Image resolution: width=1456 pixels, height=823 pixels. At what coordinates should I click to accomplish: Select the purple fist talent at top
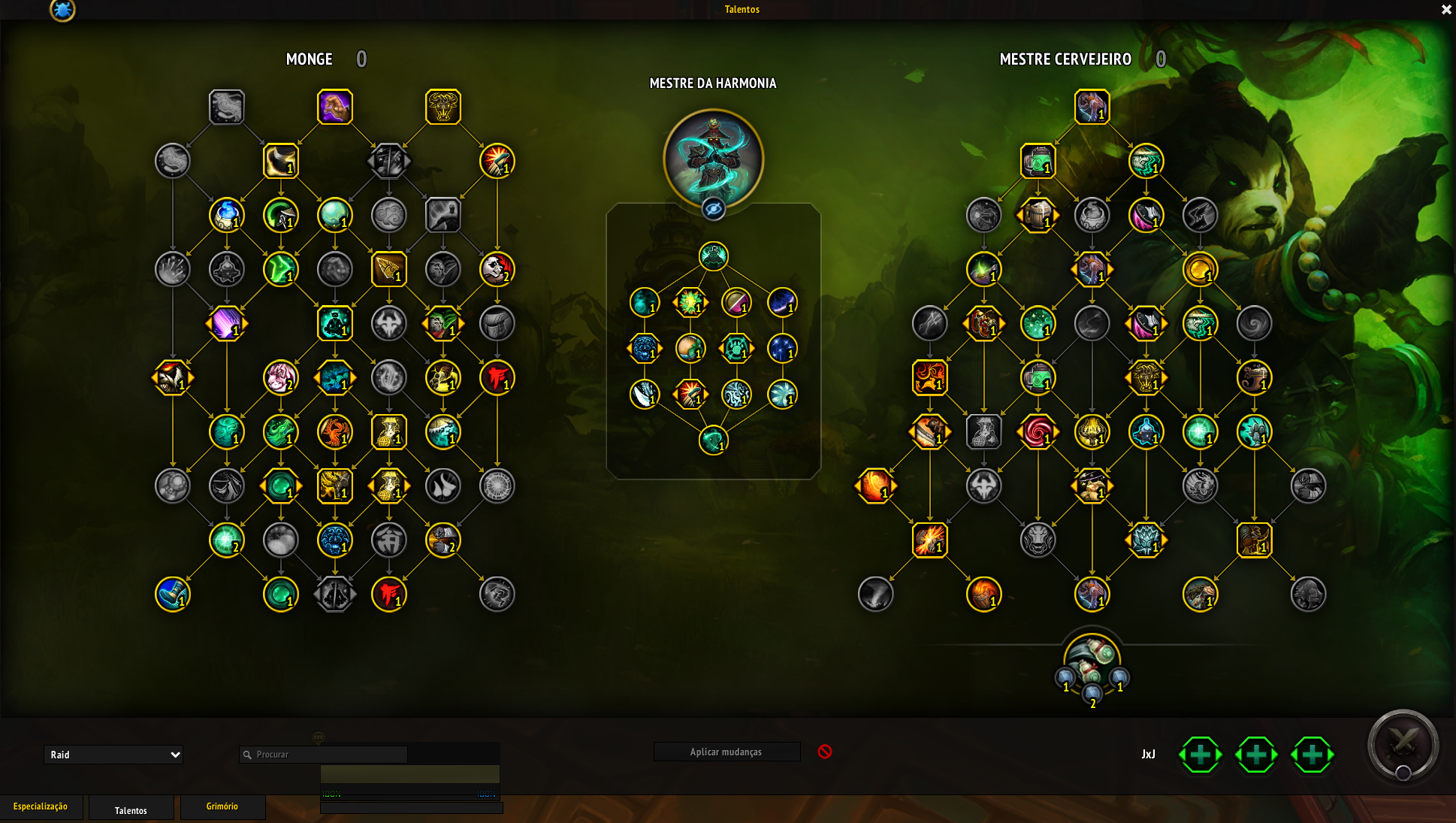pos(335,107)
